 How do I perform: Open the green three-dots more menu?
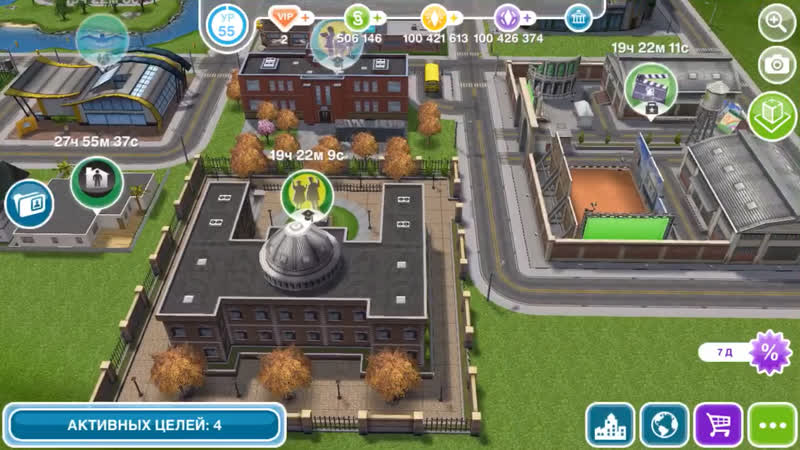point(772,424)
